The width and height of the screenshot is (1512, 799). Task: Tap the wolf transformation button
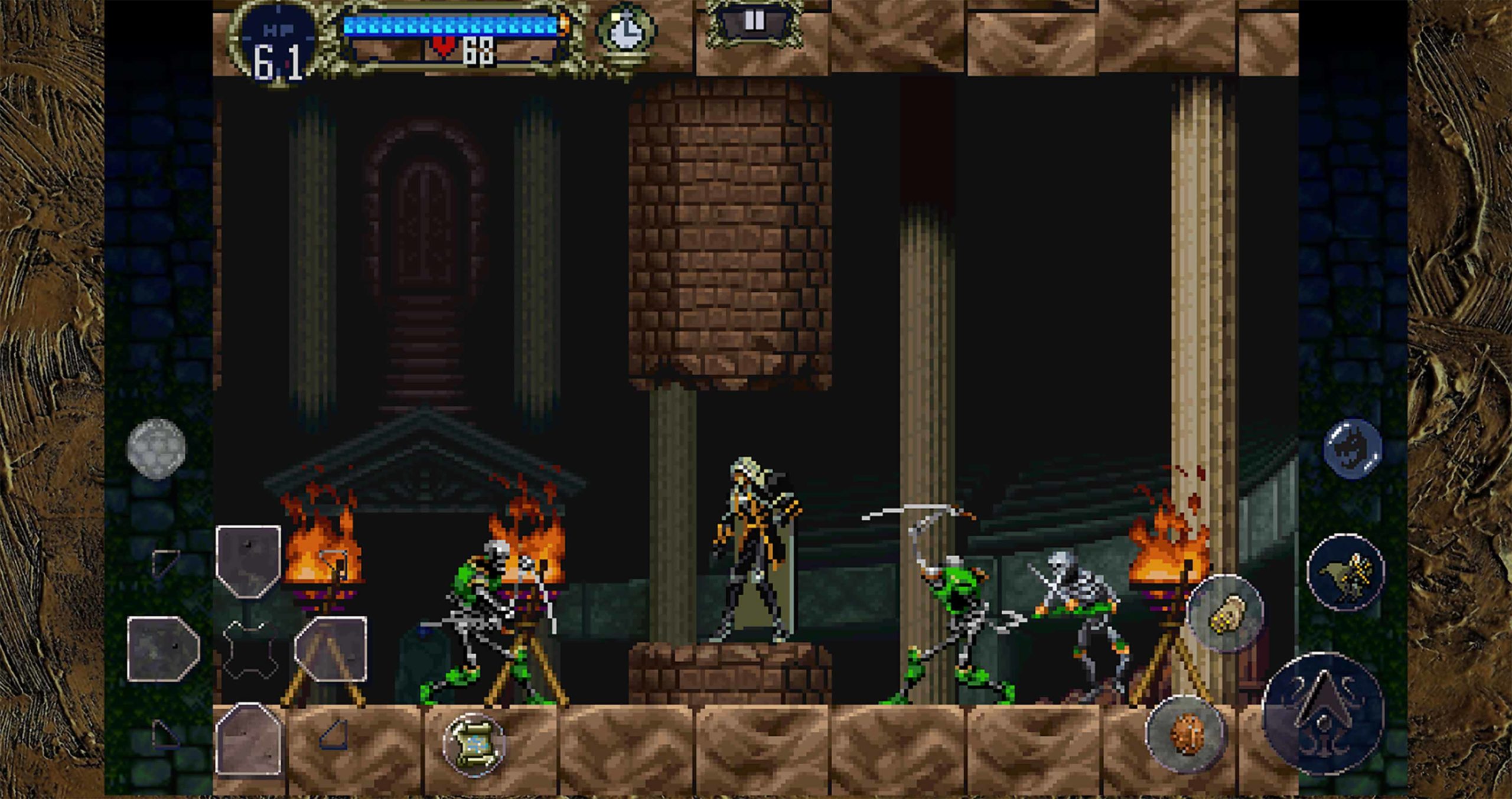tap(1347, 571)
